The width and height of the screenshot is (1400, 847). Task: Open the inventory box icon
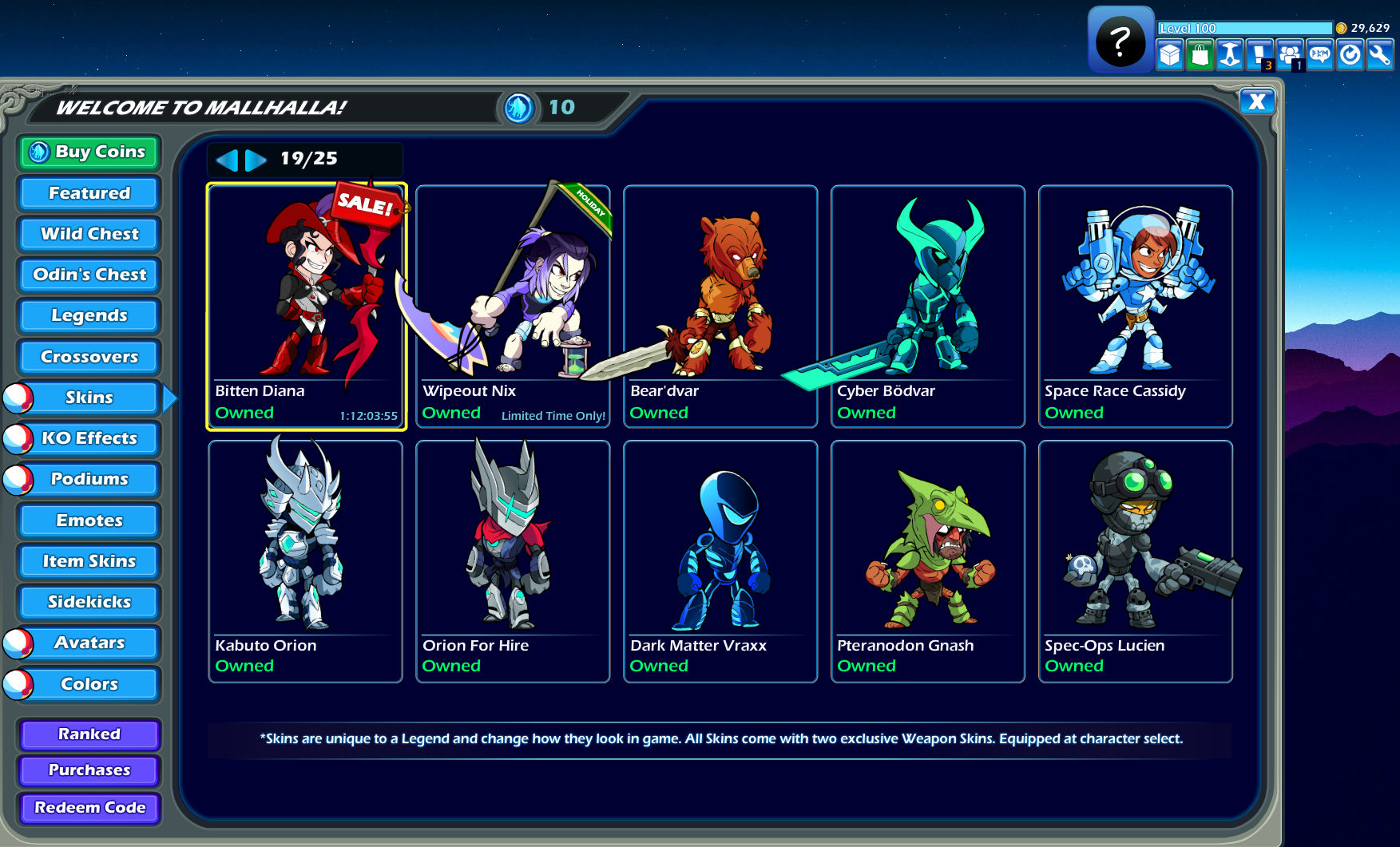tap(1169, 55)
